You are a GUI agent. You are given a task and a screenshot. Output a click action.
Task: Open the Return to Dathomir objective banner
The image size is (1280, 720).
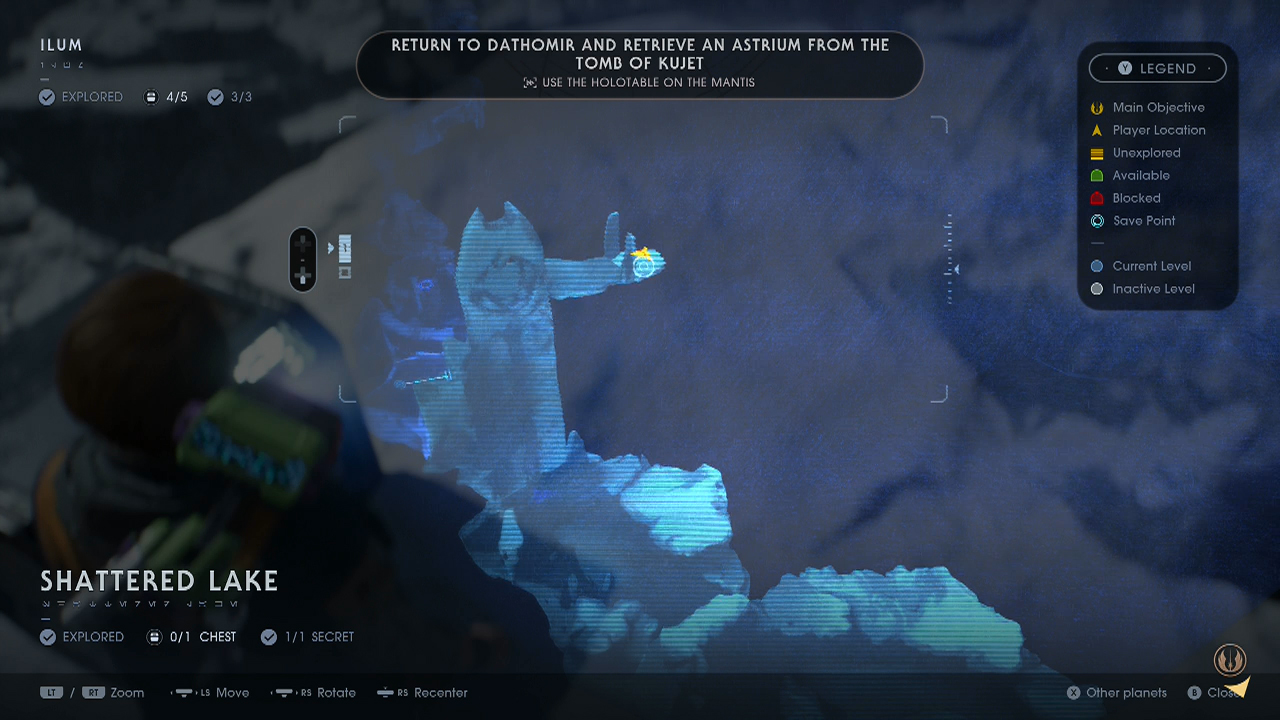point(640,63)
